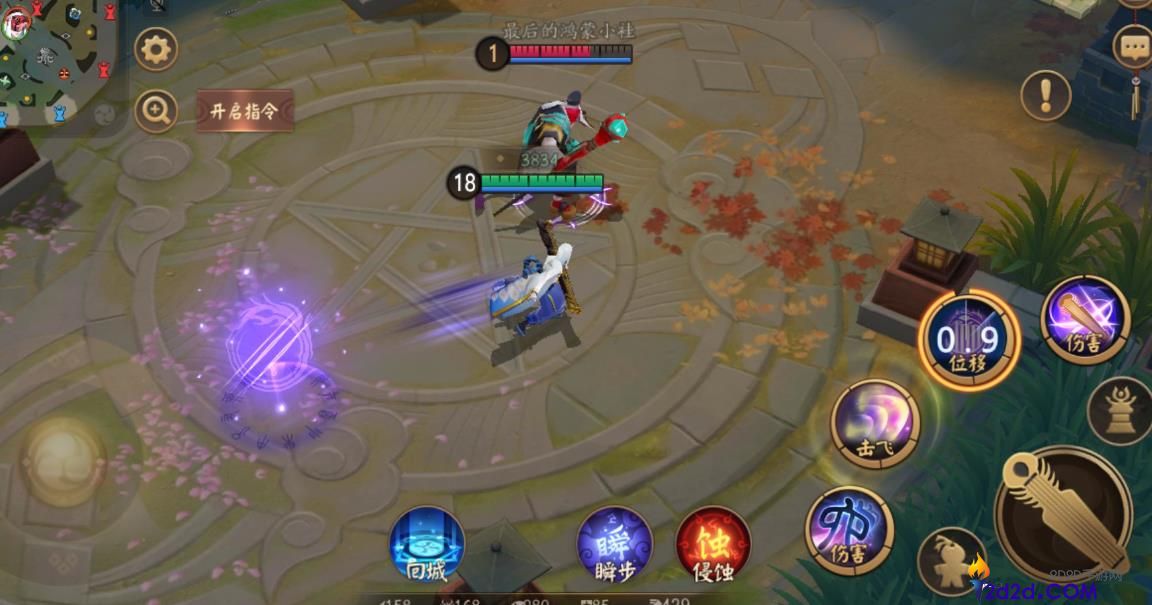1152x605 pixels.
Task: Send an alert with the exclamation button
Action: 1046,95
